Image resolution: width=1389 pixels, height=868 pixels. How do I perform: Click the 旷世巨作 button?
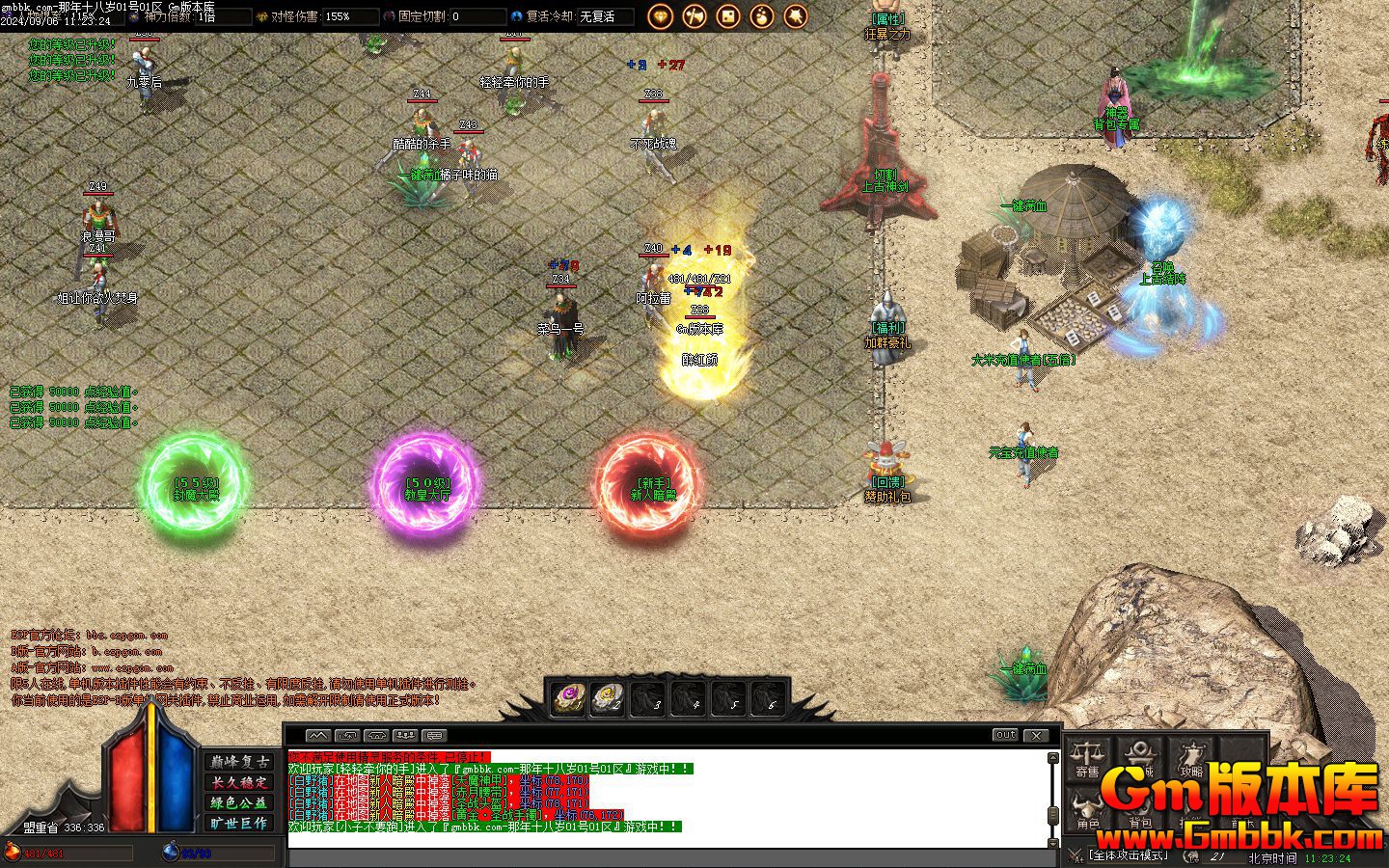pyautogui.click(x=239, y=823)
